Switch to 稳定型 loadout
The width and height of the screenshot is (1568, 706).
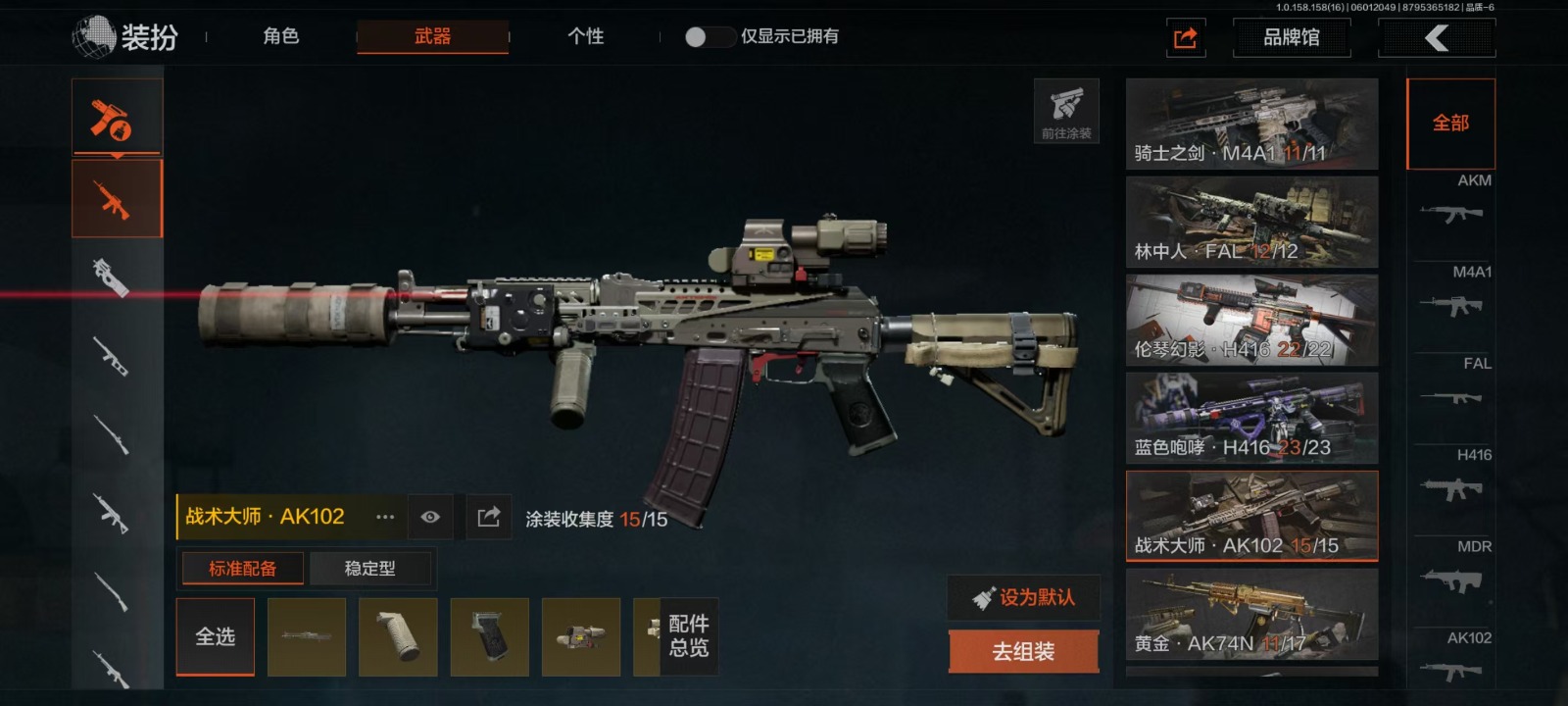[x=370, y=569]
